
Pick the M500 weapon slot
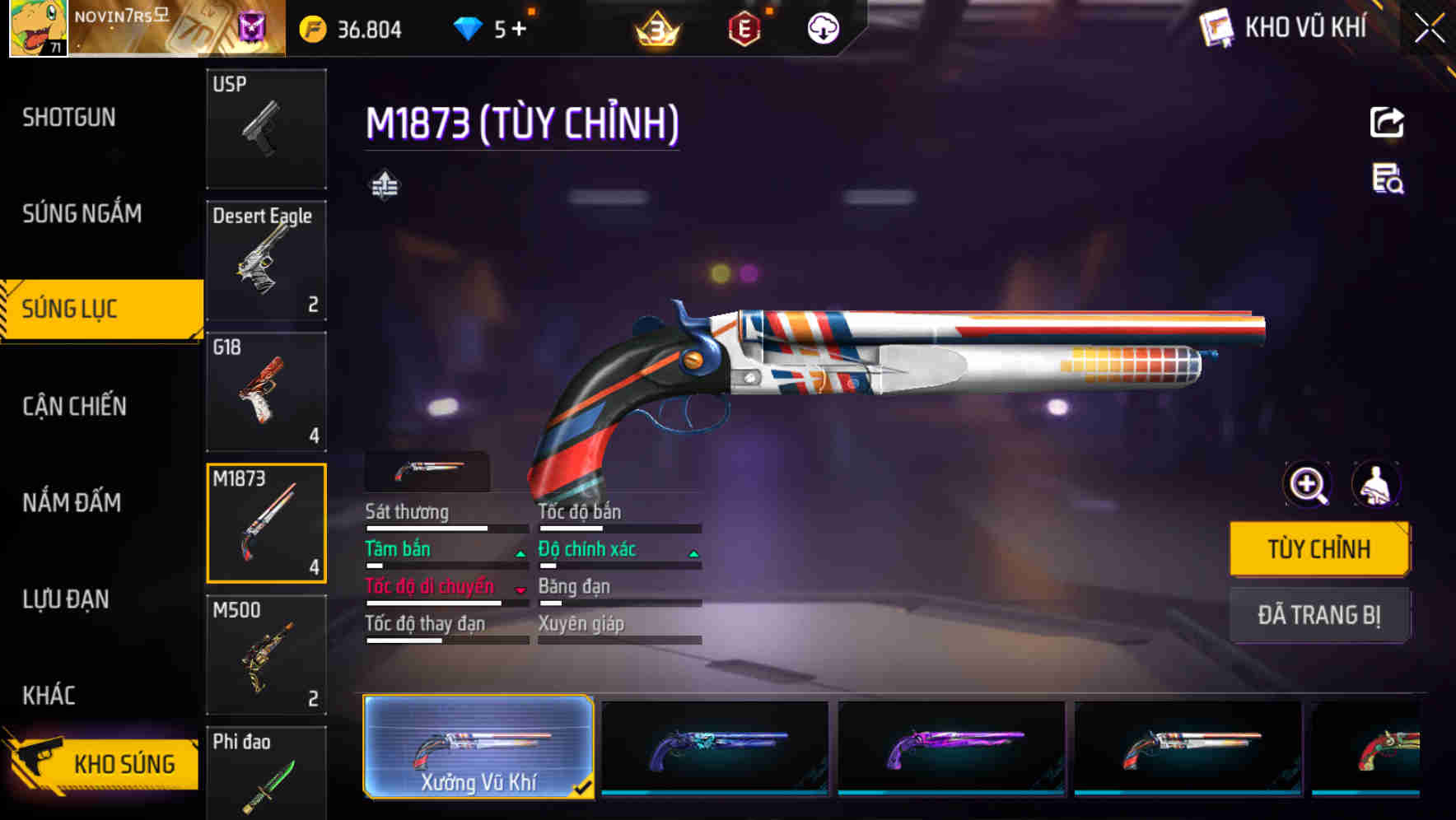(x=265, y=655)
